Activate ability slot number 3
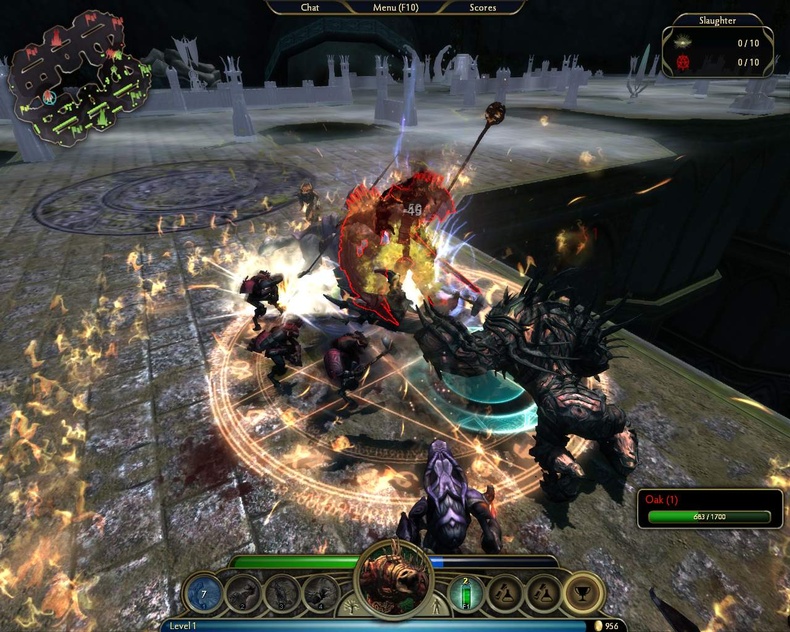 tap(282, 593)
